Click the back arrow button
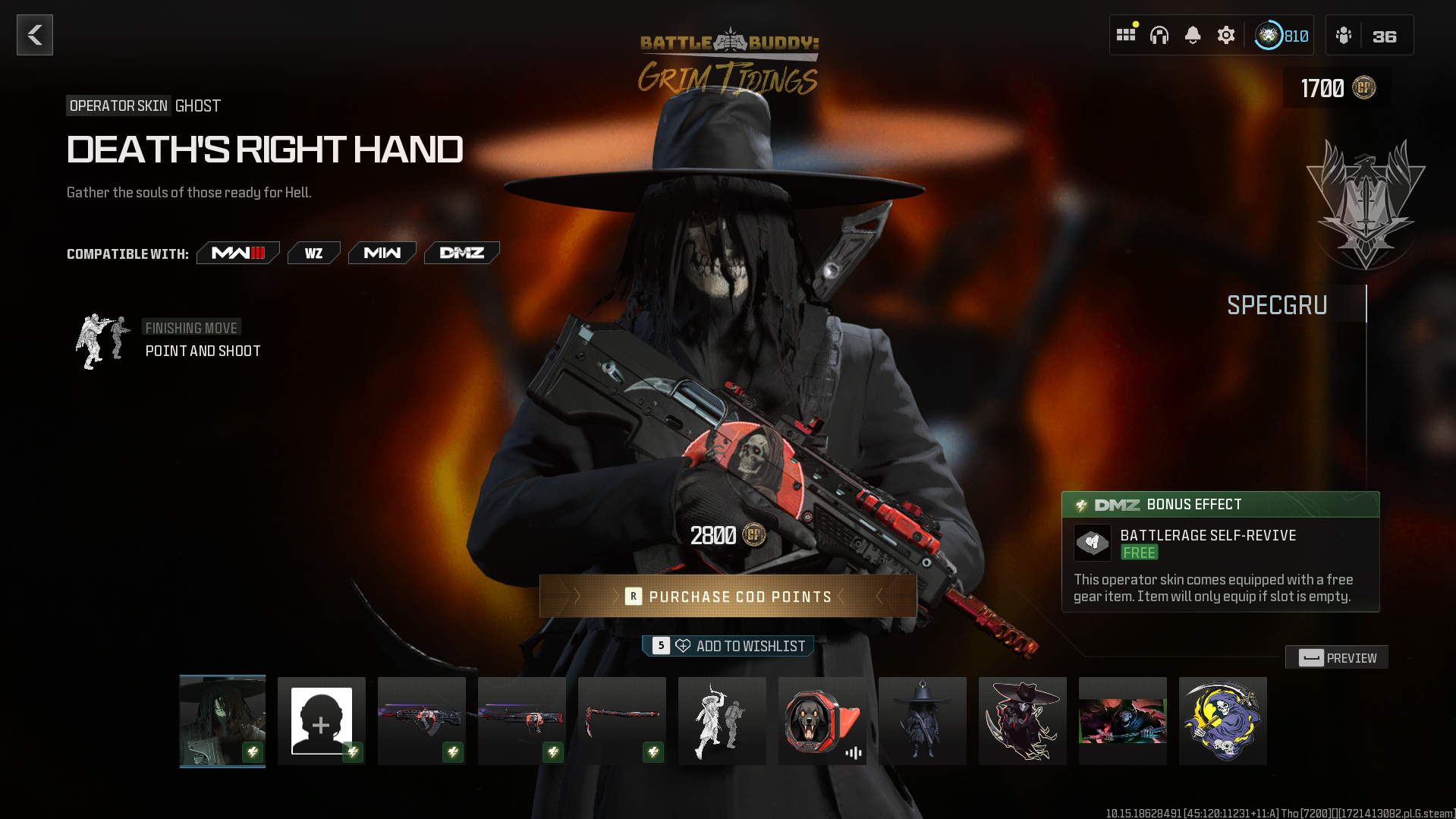Screen dimensions: 1456x819 [35, 35]
